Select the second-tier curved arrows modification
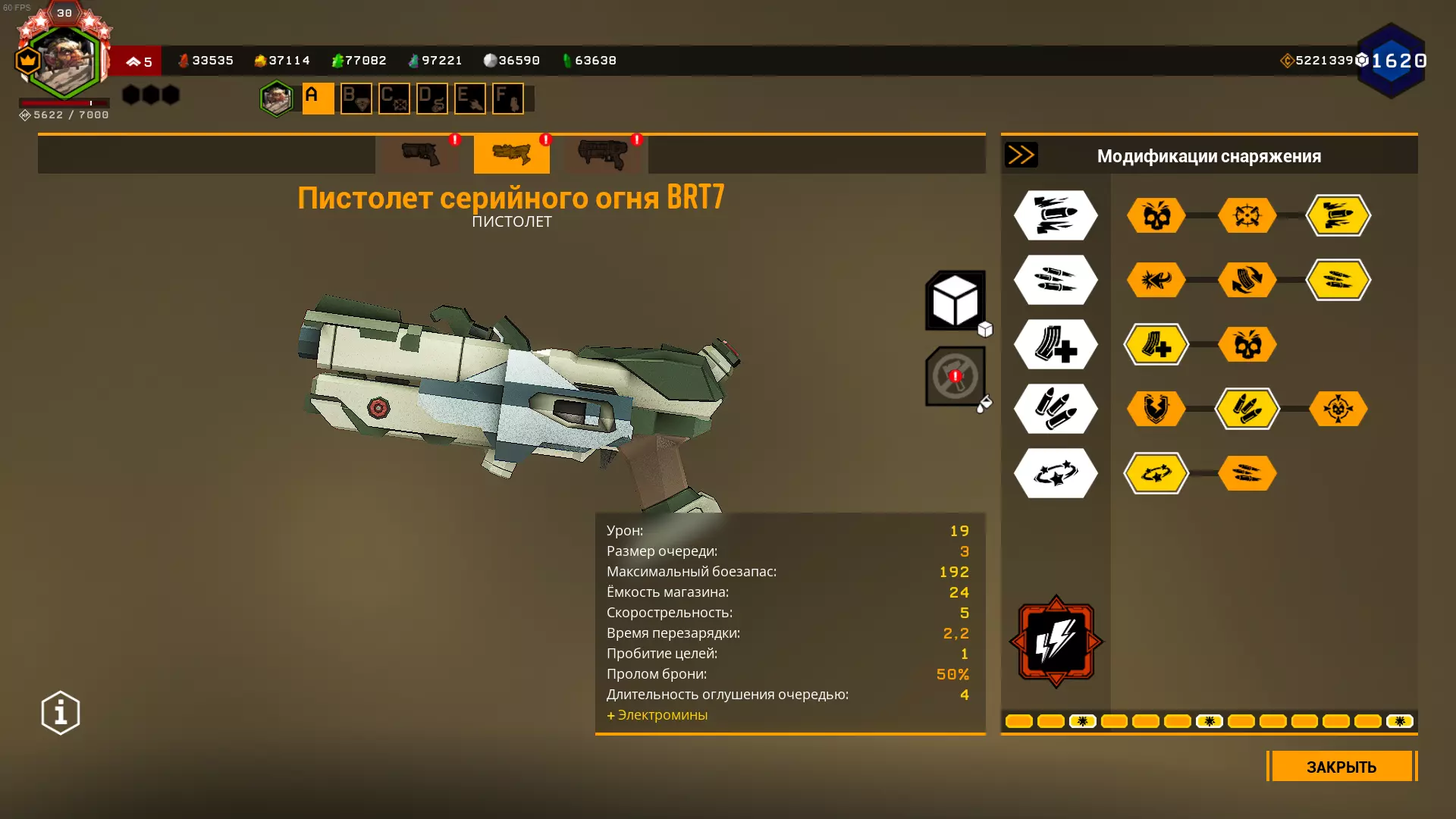This screenshot has width=1456, height=819. [x=1247, y=281]
